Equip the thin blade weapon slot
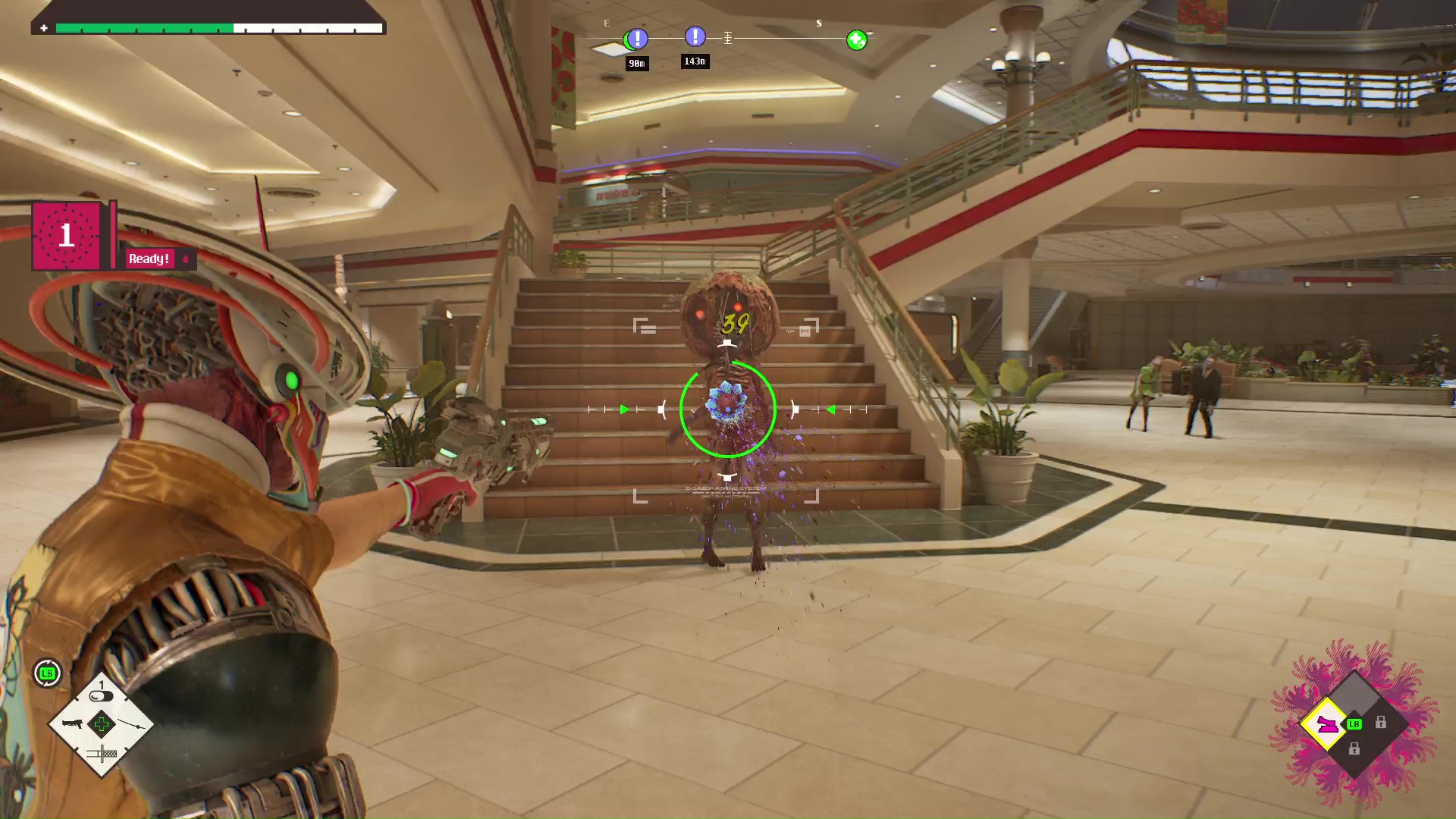Image resolution: width=1456 pixels, height=819 pixels. [132, 725]
